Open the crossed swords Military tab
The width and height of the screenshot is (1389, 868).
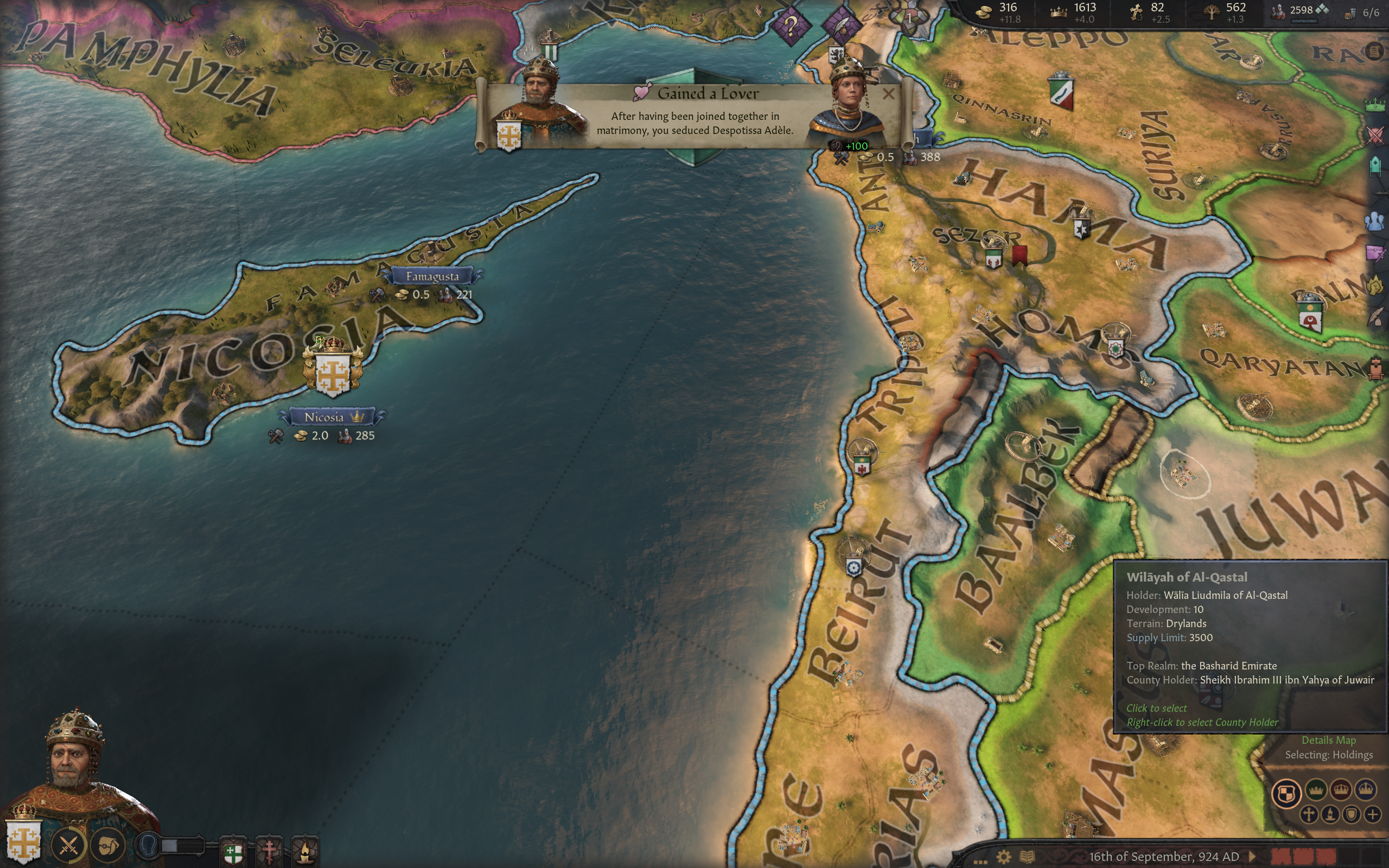tap(1375, 136)
